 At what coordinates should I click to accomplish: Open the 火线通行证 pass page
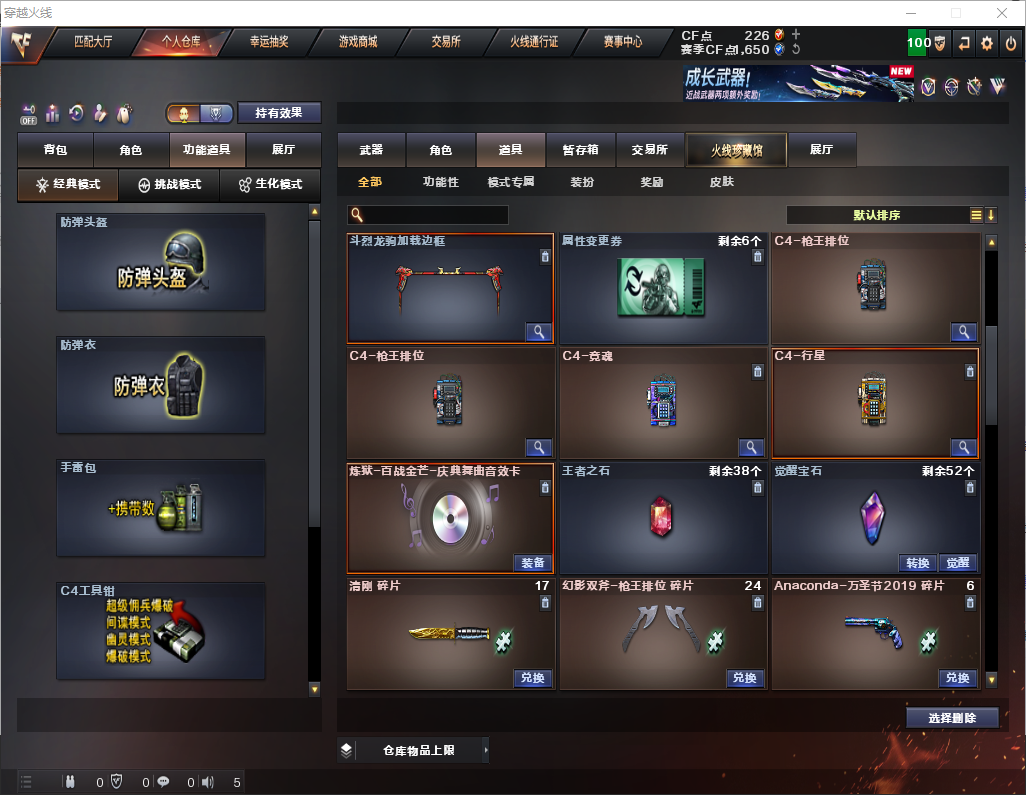(534, 42)
